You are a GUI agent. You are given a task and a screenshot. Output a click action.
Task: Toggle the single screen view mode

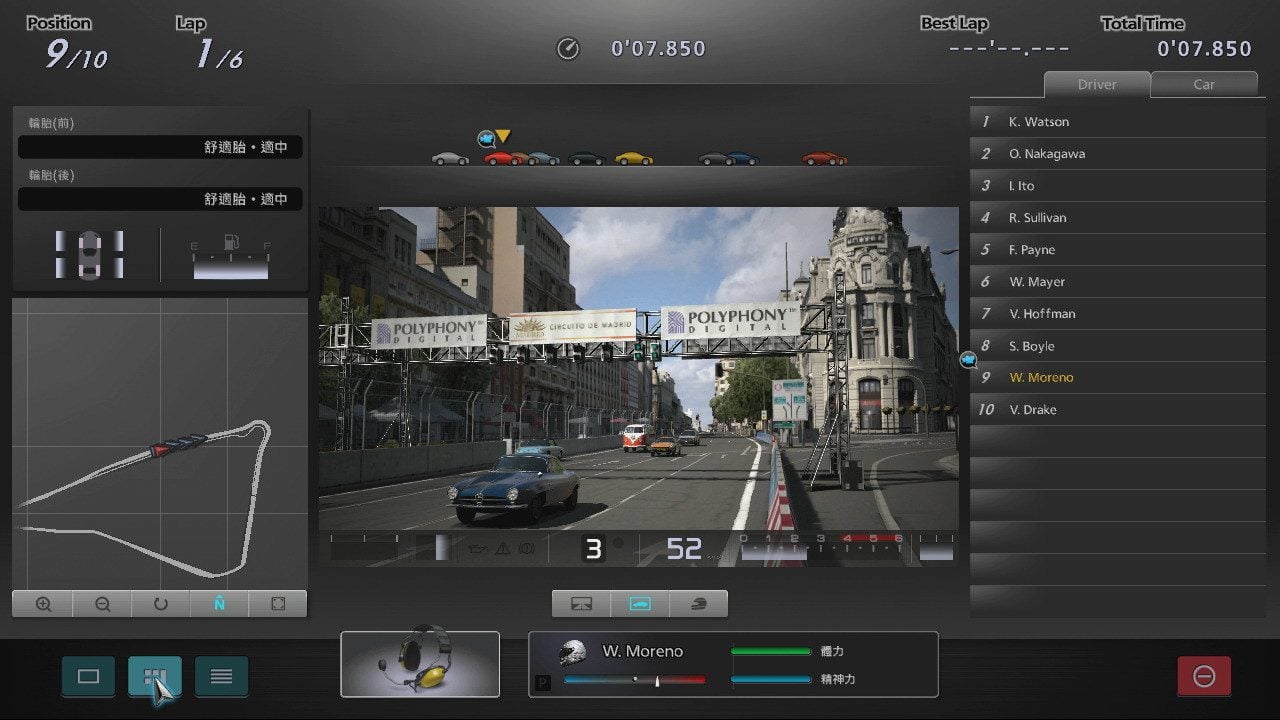click(x=88, y=676)
